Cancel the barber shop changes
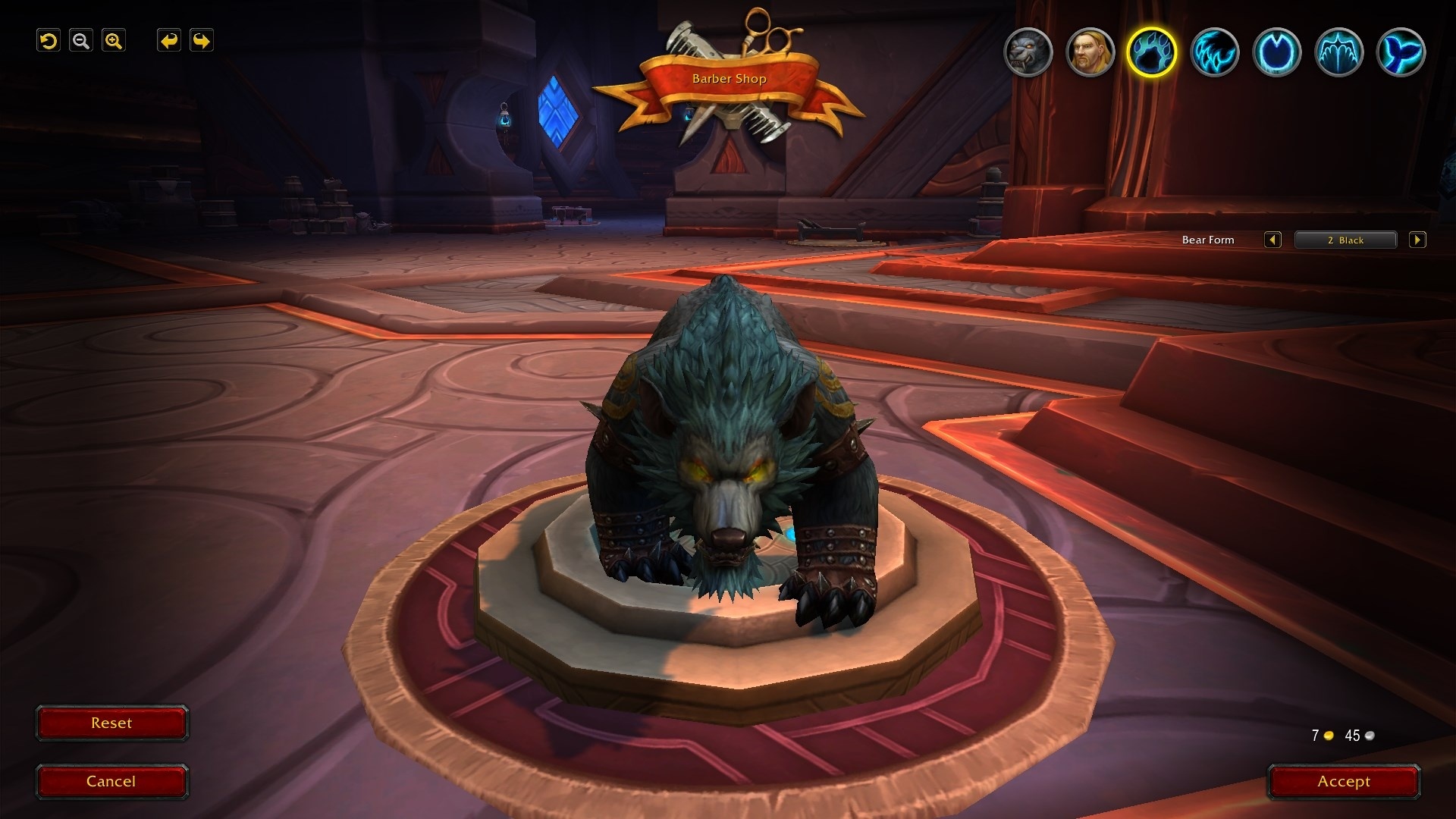1456x819 pixels. point(111,782)
